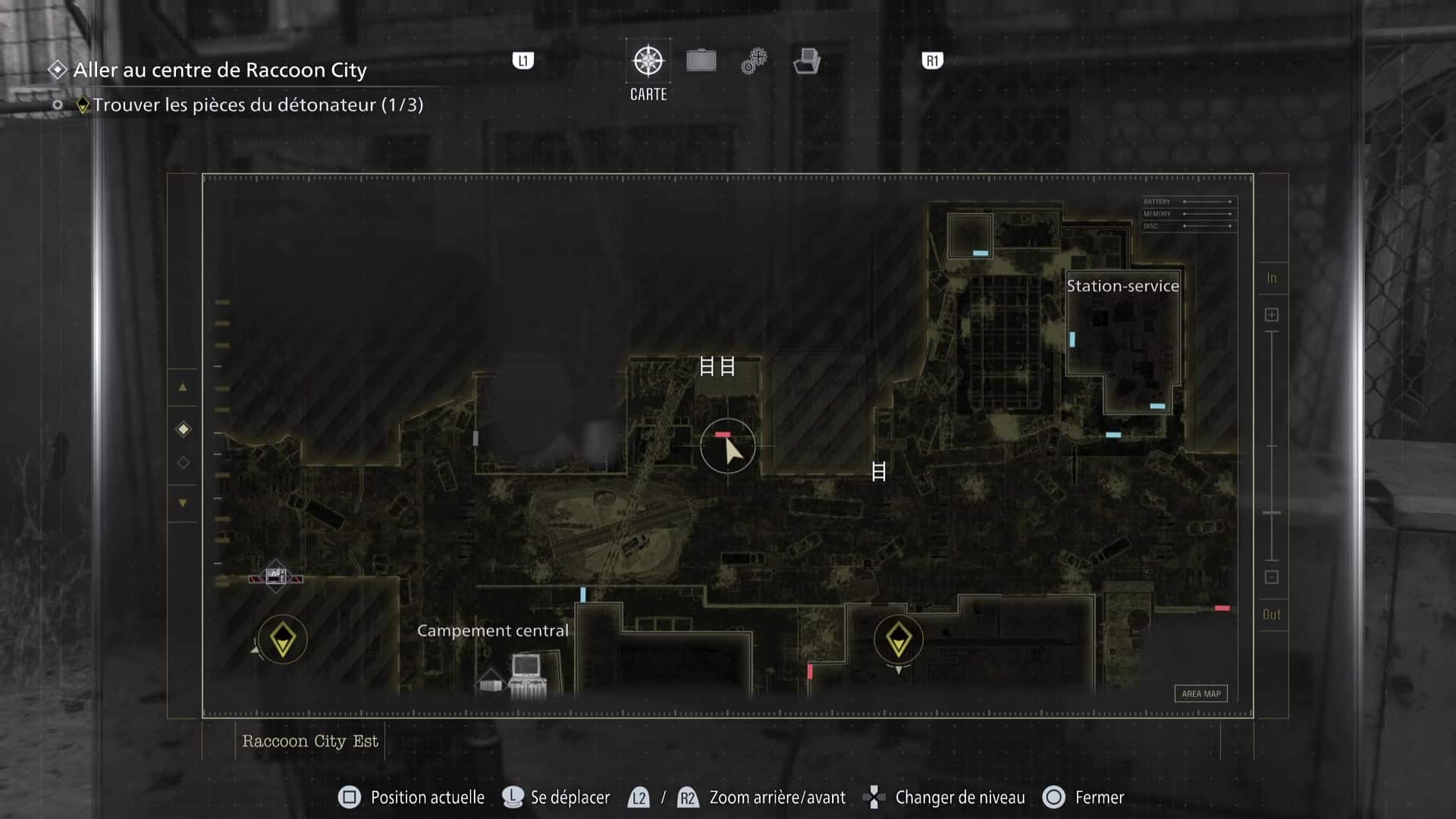
Task: Toggle the filled diamond in the left sidebar
Action: [182, 428]
